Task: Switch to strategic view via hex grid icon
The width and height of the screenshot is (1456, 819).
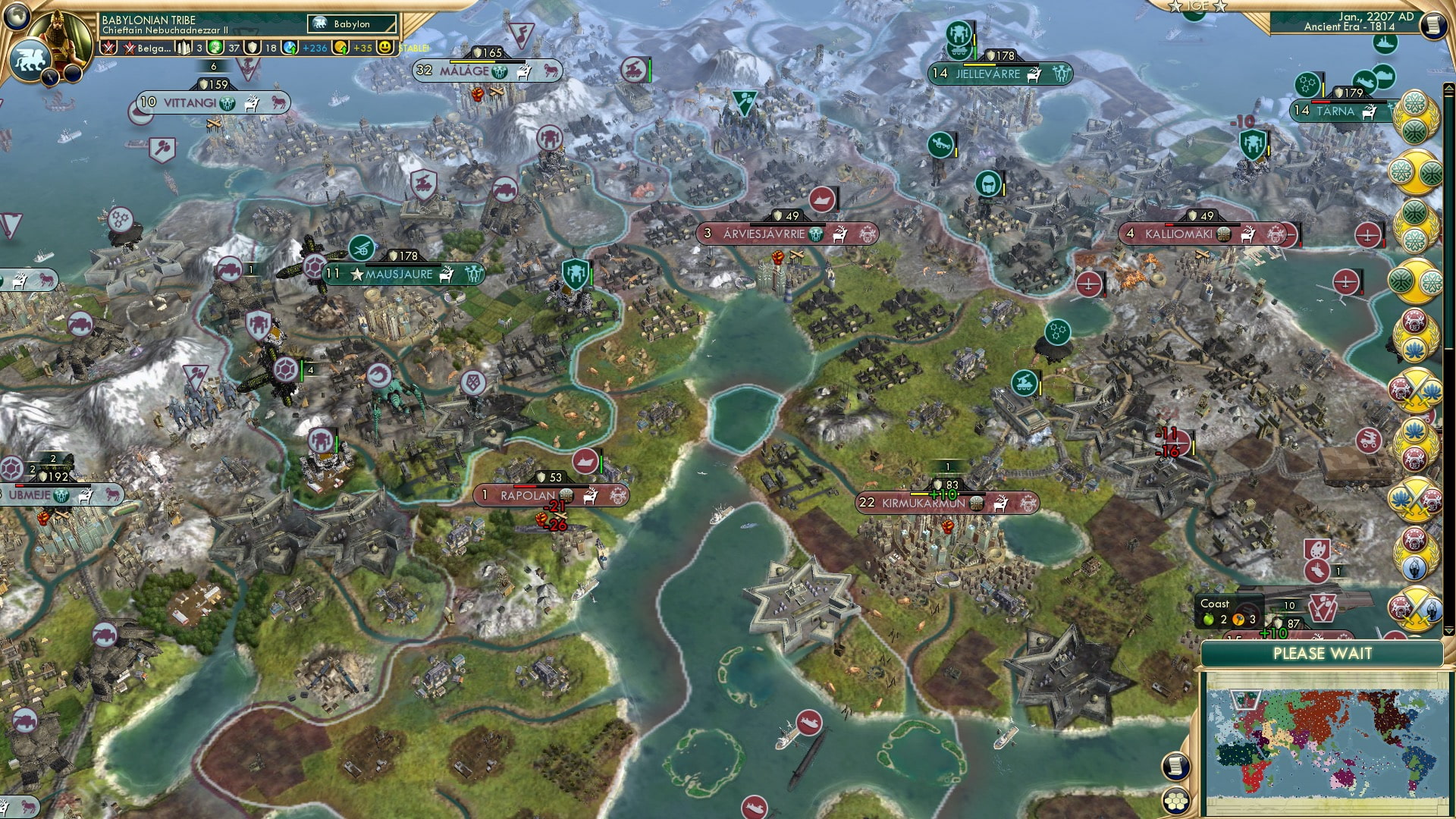Action: point(1175,802)
